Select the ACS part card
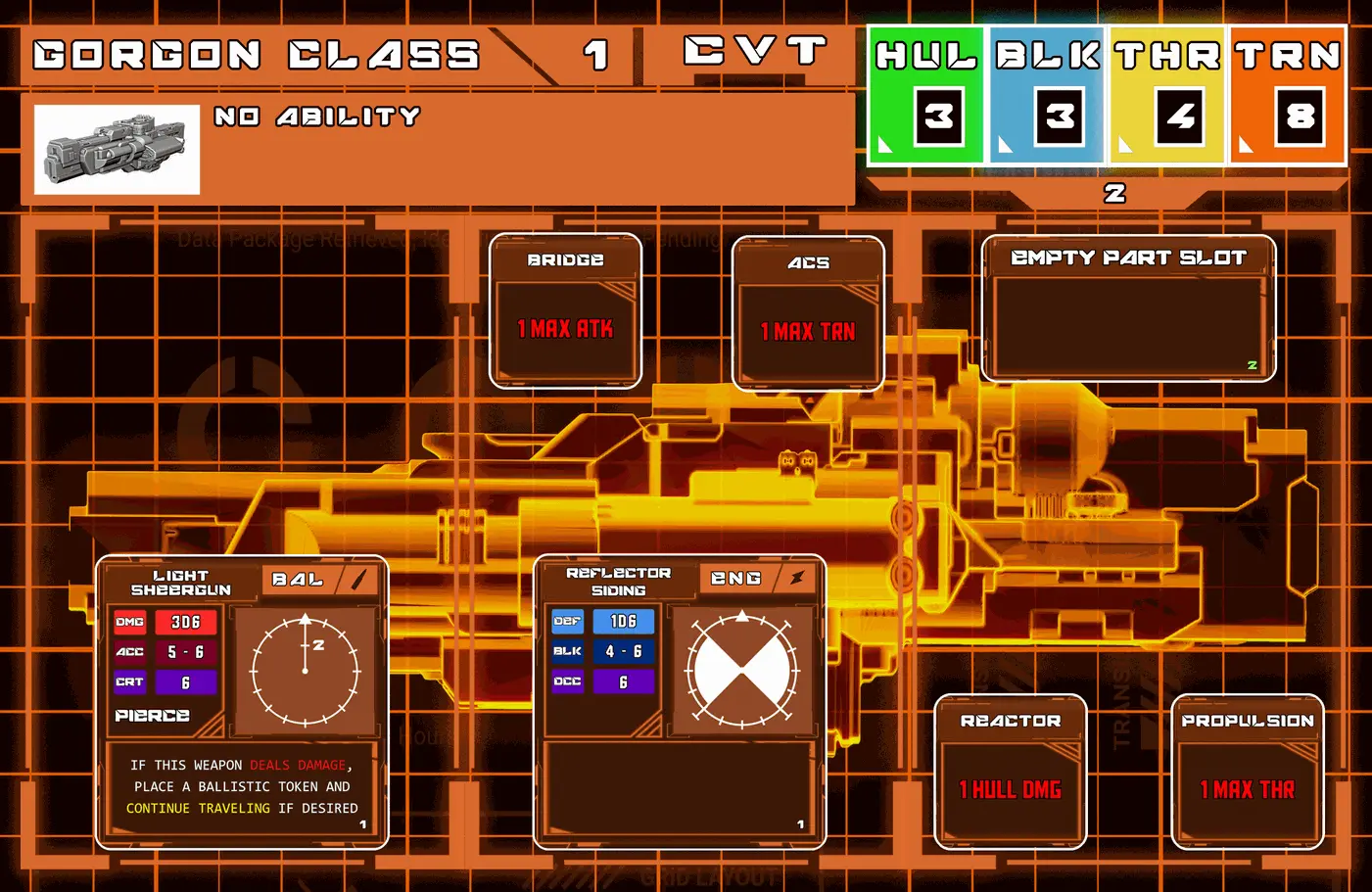1372x892 pixels. (x=808, y=313)
